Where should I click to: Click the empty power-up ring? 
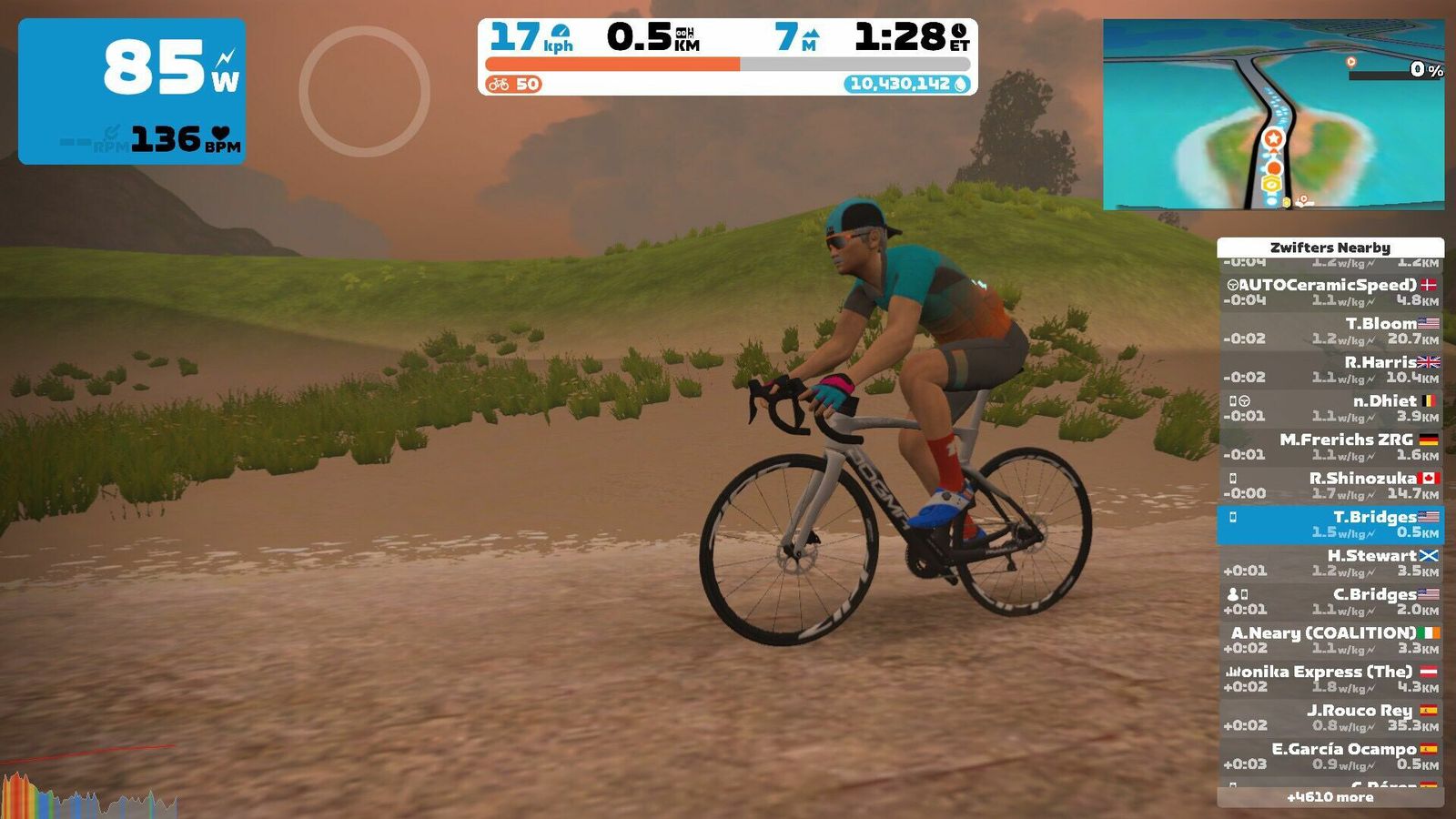coord(364,91)
